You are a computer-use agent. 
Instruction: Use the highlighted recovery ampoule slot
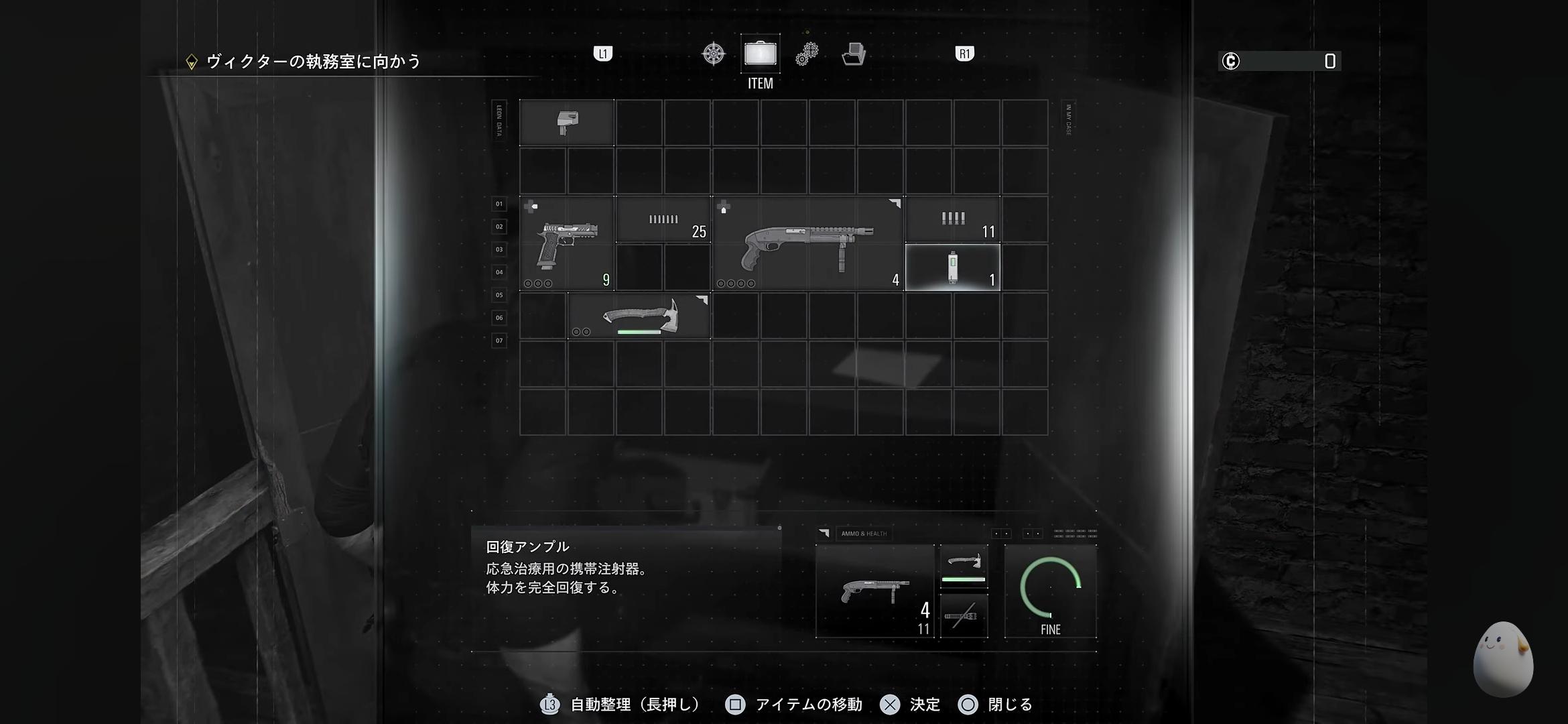[952, 267]
